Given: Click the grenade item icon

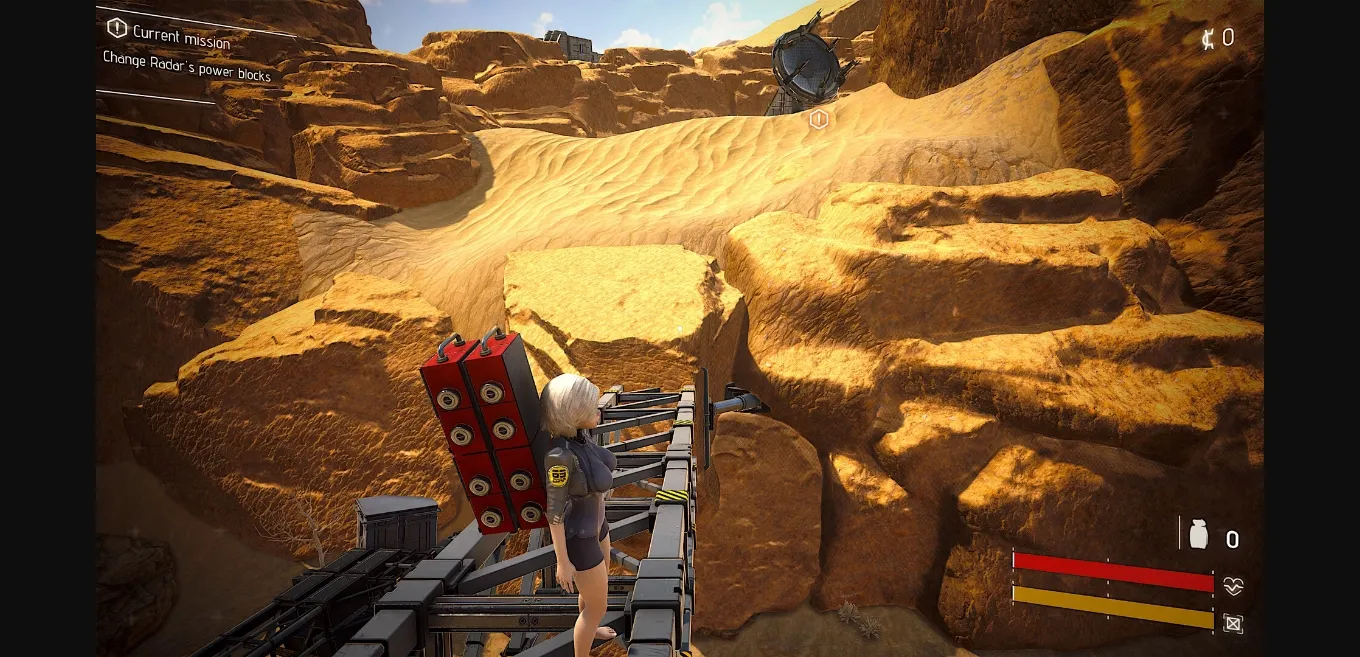Looking at the screenshot, I should pos(1198,535).
